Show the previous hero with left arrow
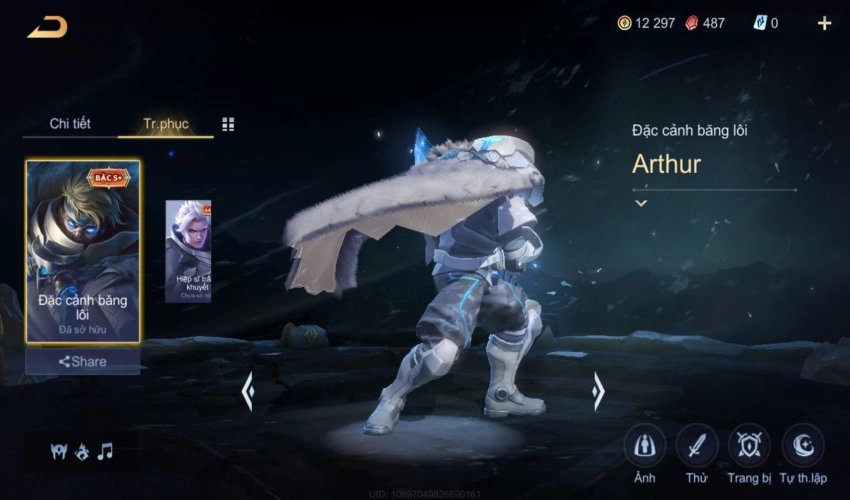Screen dimensions: 850x500 coord(247,391)
